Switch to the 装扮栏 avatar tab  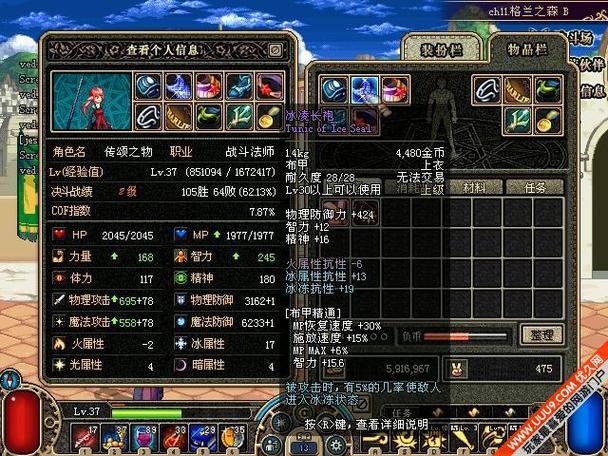click(x=437, y=50)
